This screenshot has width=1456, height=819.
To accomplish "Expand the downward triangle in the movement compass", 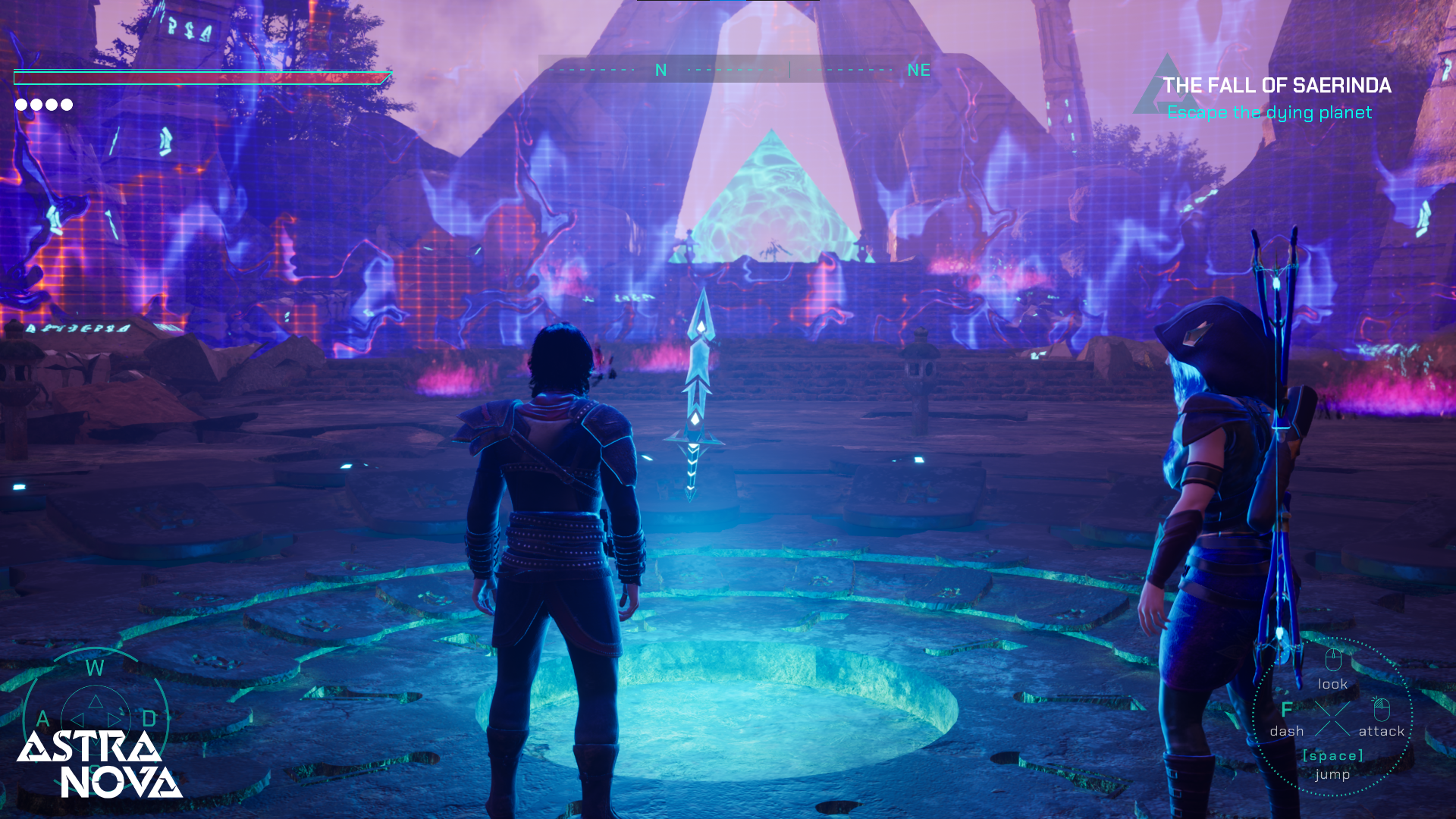I will click(x=96, y=742).
